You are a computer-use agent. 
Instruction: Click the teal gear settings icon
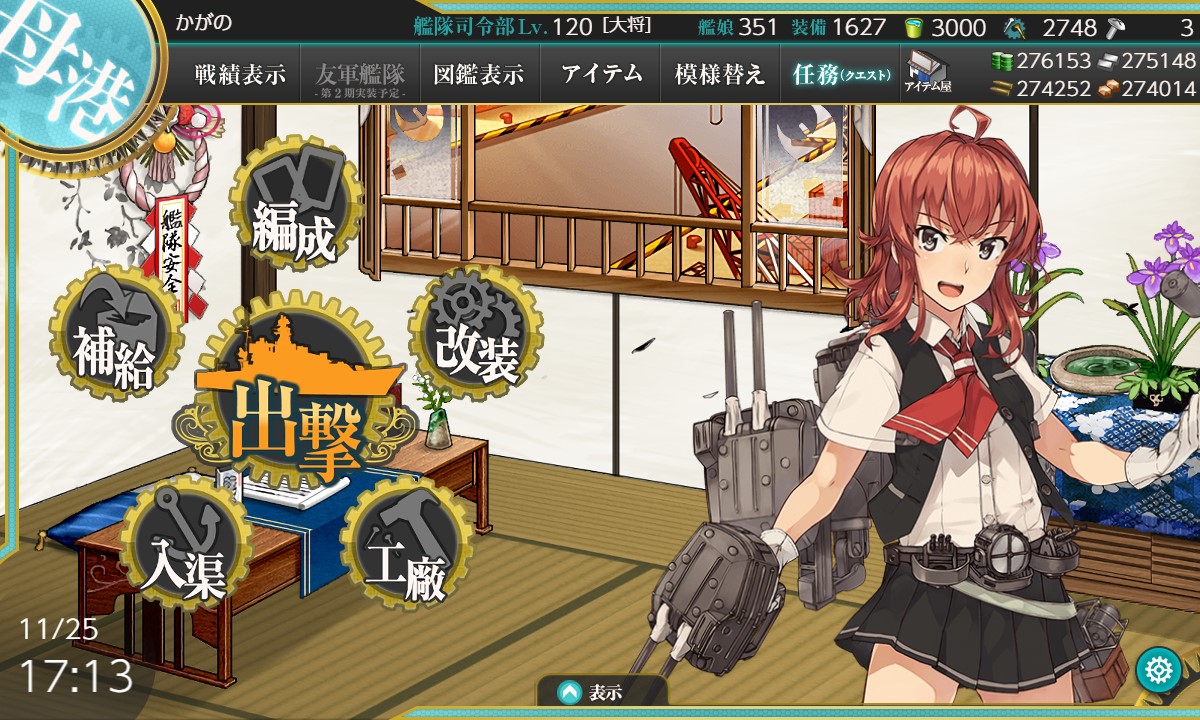[1159, 670]
